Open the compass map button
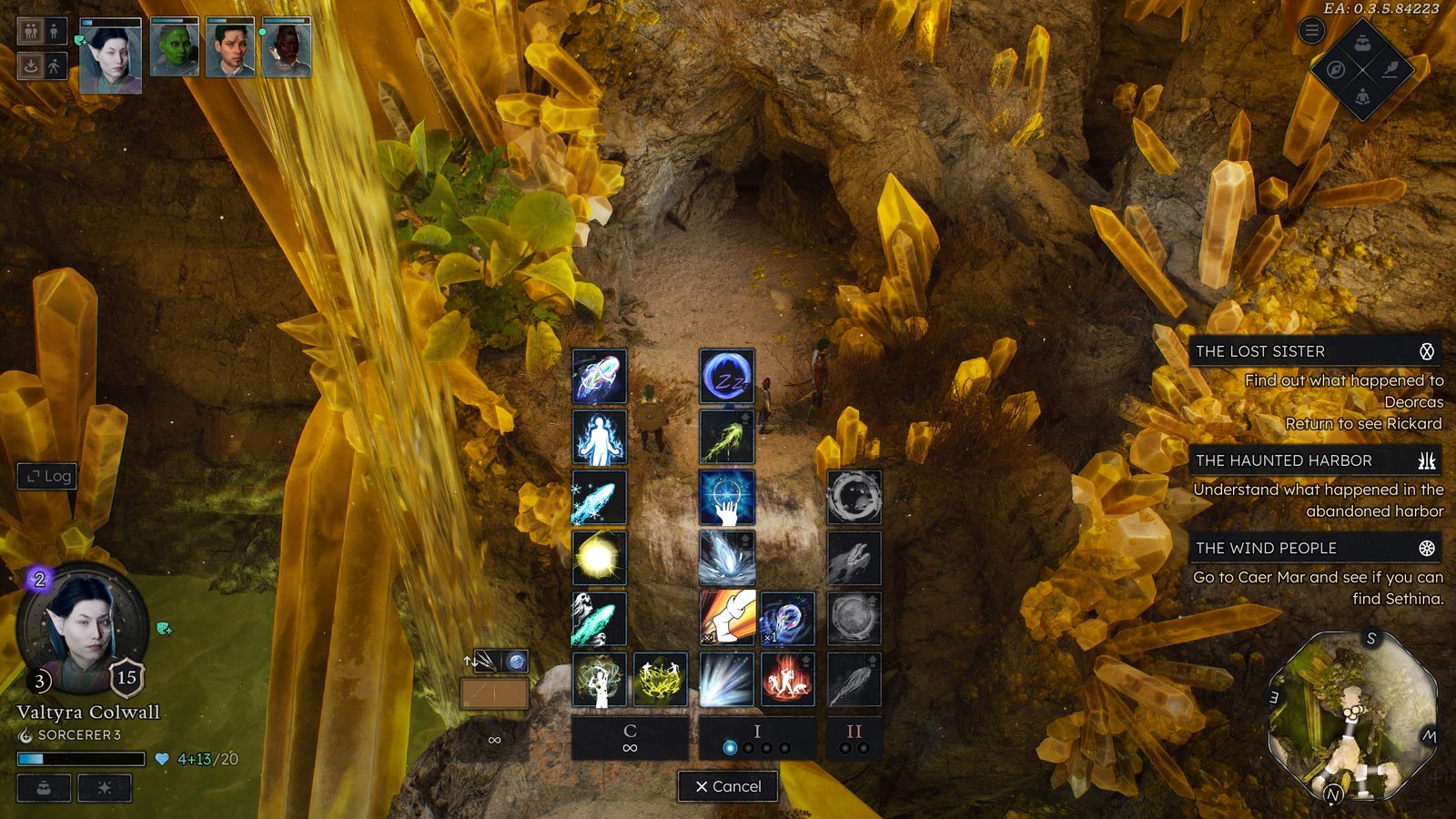This screenshot has width=1456, height=819. [x=1336, y=69]
